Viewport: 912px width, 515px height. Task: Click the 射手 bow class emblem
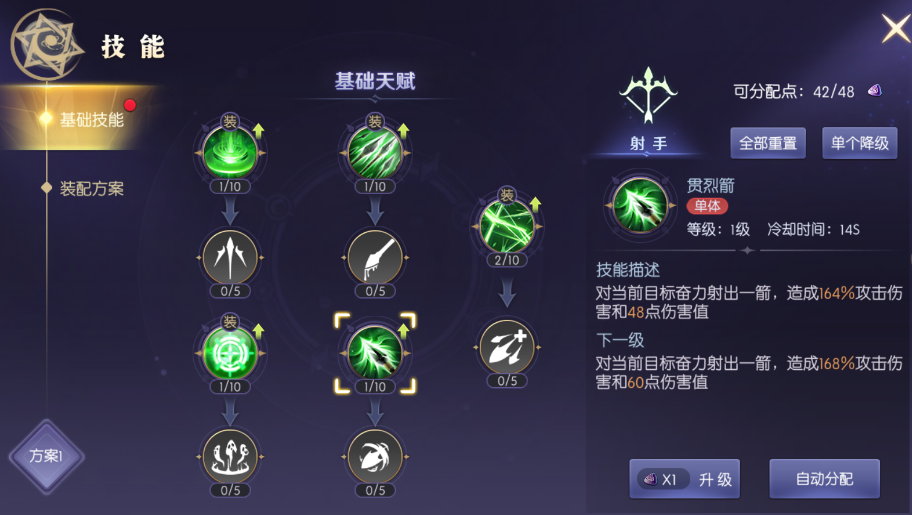648,97
